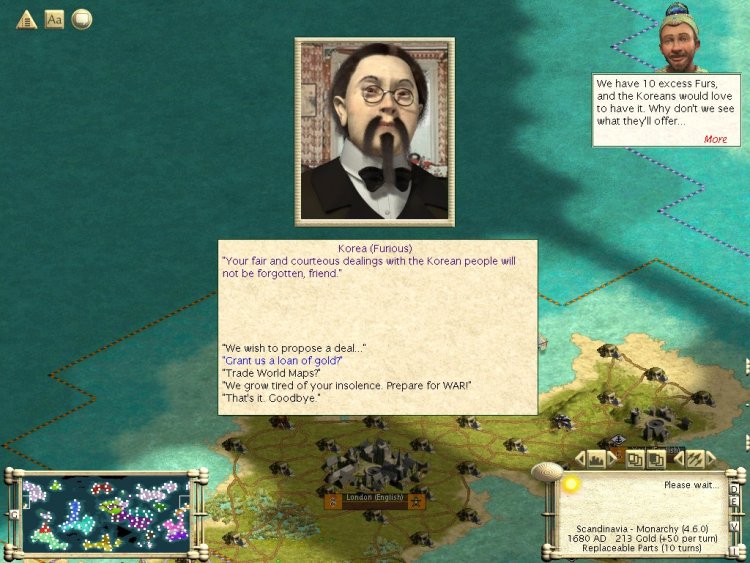Toggle the G button beside the minimap

[x=14, y=514]
